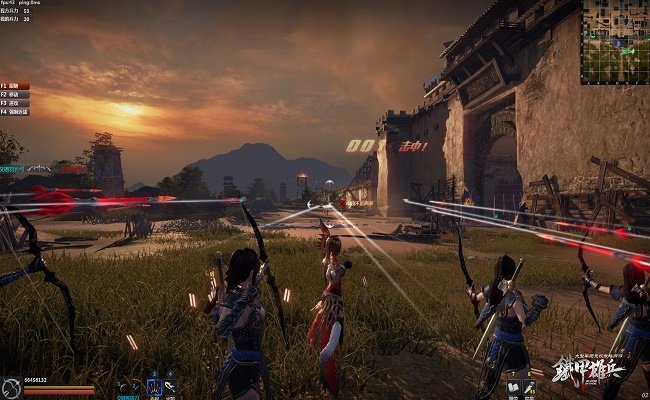Use the scroll item slot
Viewport: 650px width, 400px height.
[x=513, y=386]
